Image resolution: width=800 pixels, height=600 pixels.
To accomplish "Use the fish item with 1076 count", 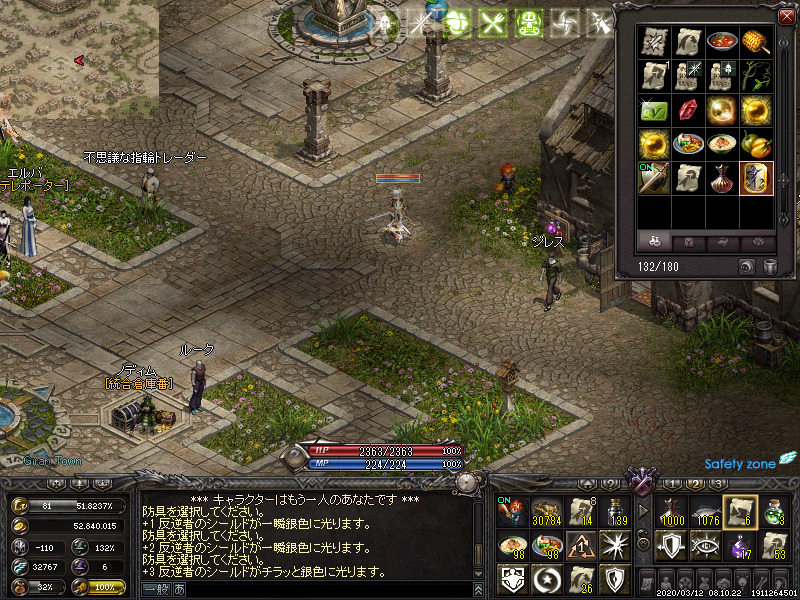I will [x=705, y=512].
